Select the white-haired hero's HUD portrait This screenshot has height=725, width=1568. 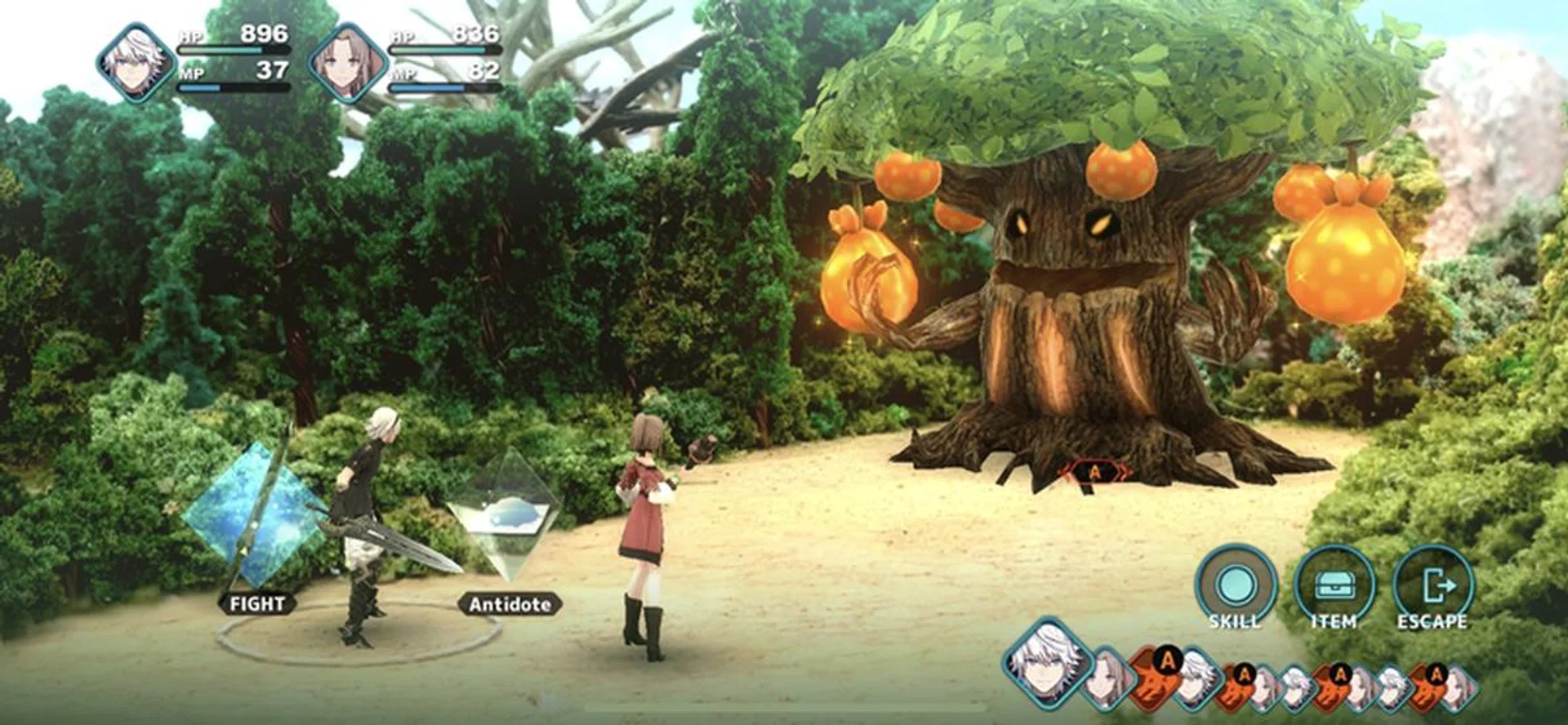click(x=136, y=63)
